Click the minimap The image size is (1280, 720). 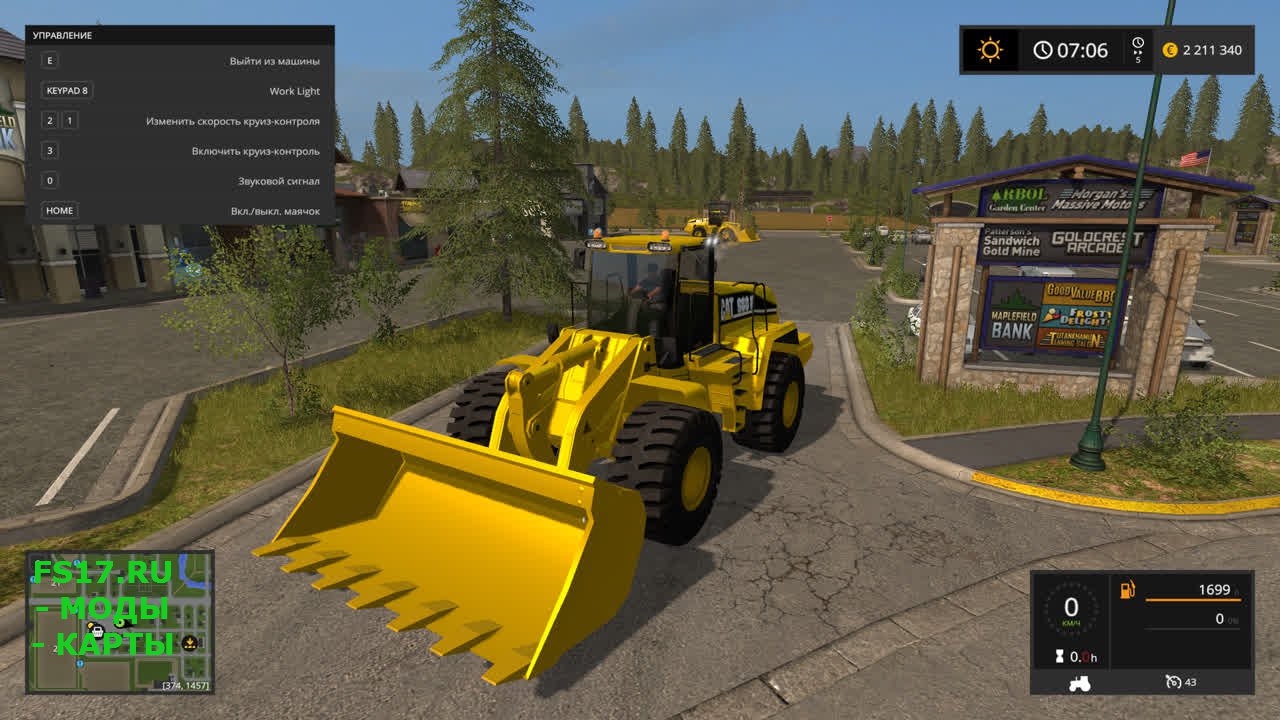120,621
